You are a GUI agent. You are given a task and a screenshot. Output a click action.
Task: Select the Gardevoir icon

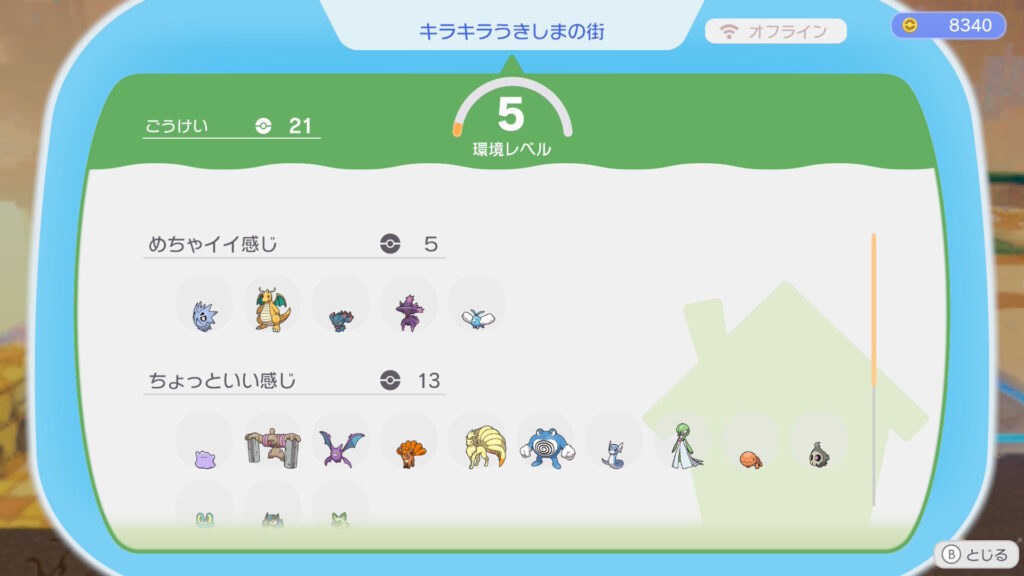[x=684, y=445]
